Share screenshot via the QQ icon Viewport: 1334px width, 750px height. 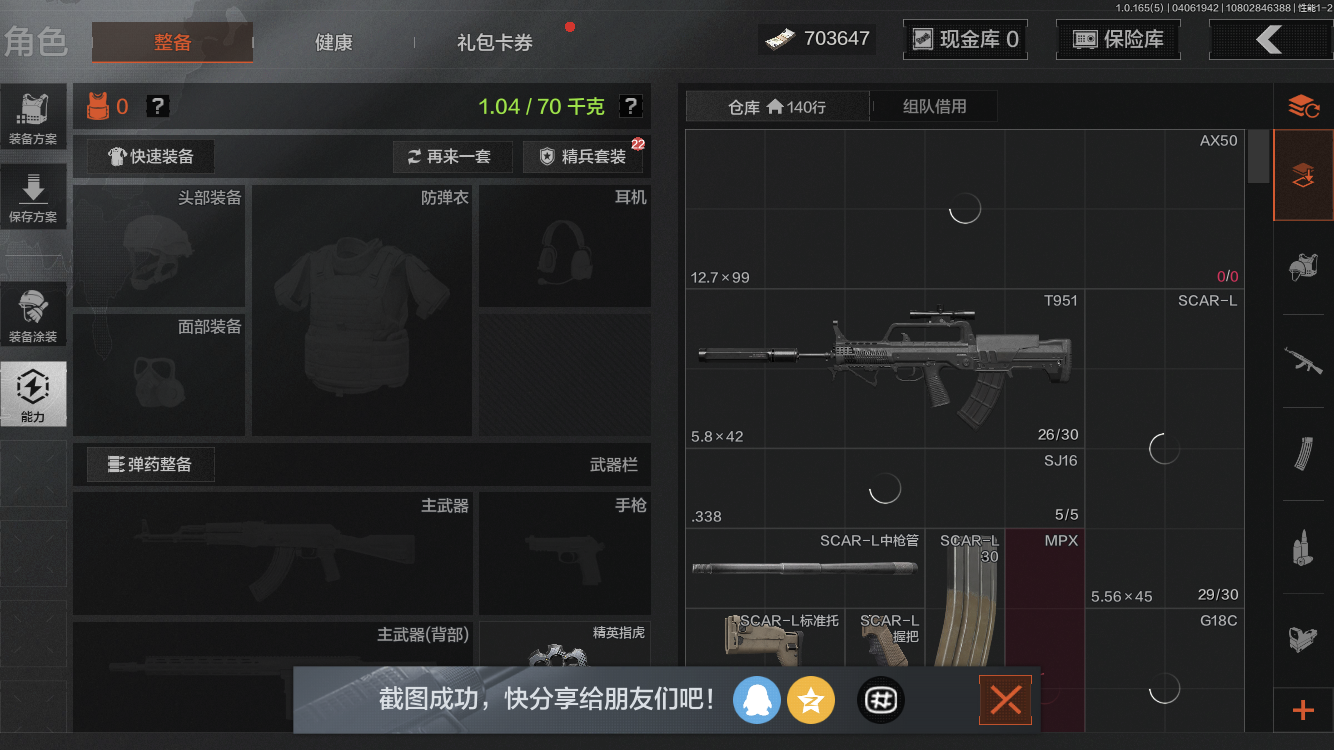click(x=757, y=700)
